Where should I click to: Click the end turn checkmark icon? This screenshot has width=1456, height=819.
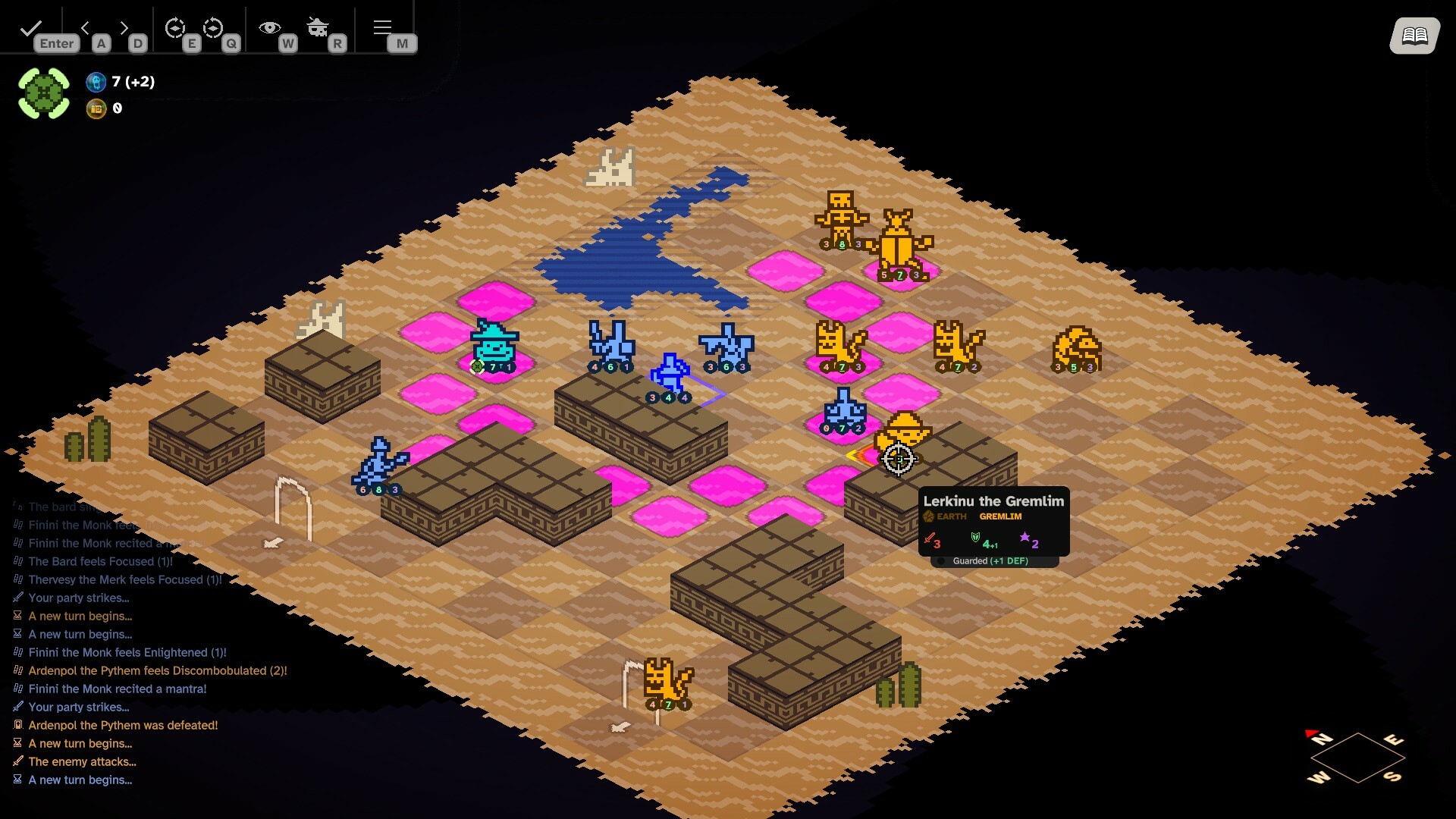click(x=30, y=28)
